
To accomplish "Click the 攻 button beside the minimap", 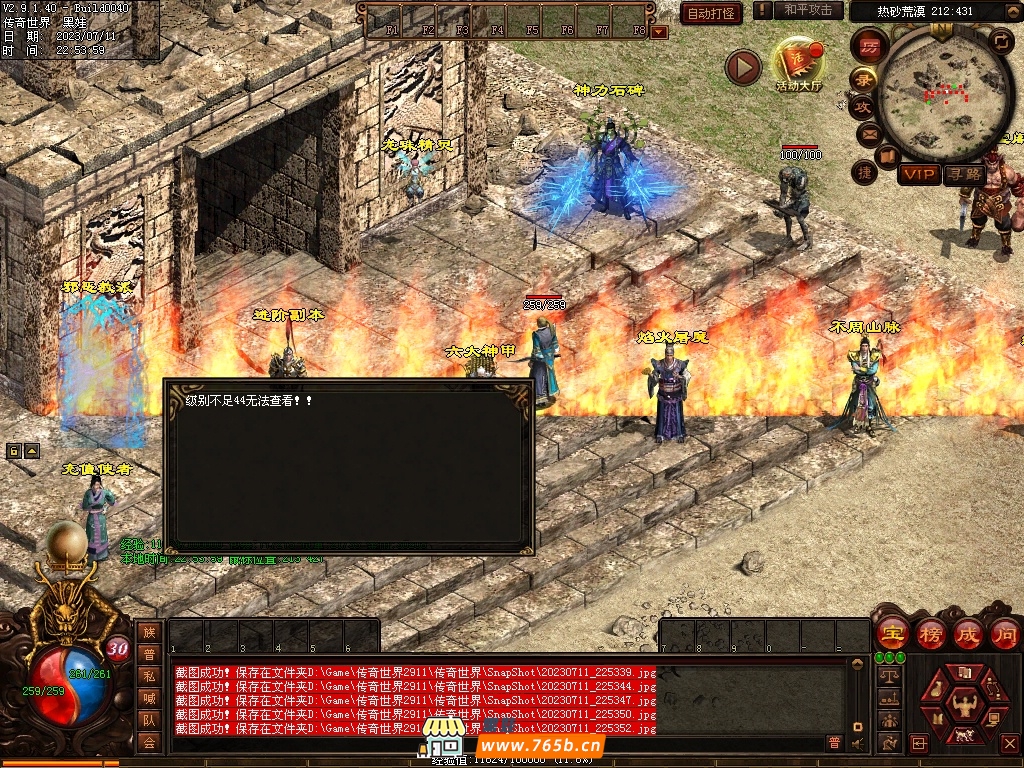I will point(863,105).
